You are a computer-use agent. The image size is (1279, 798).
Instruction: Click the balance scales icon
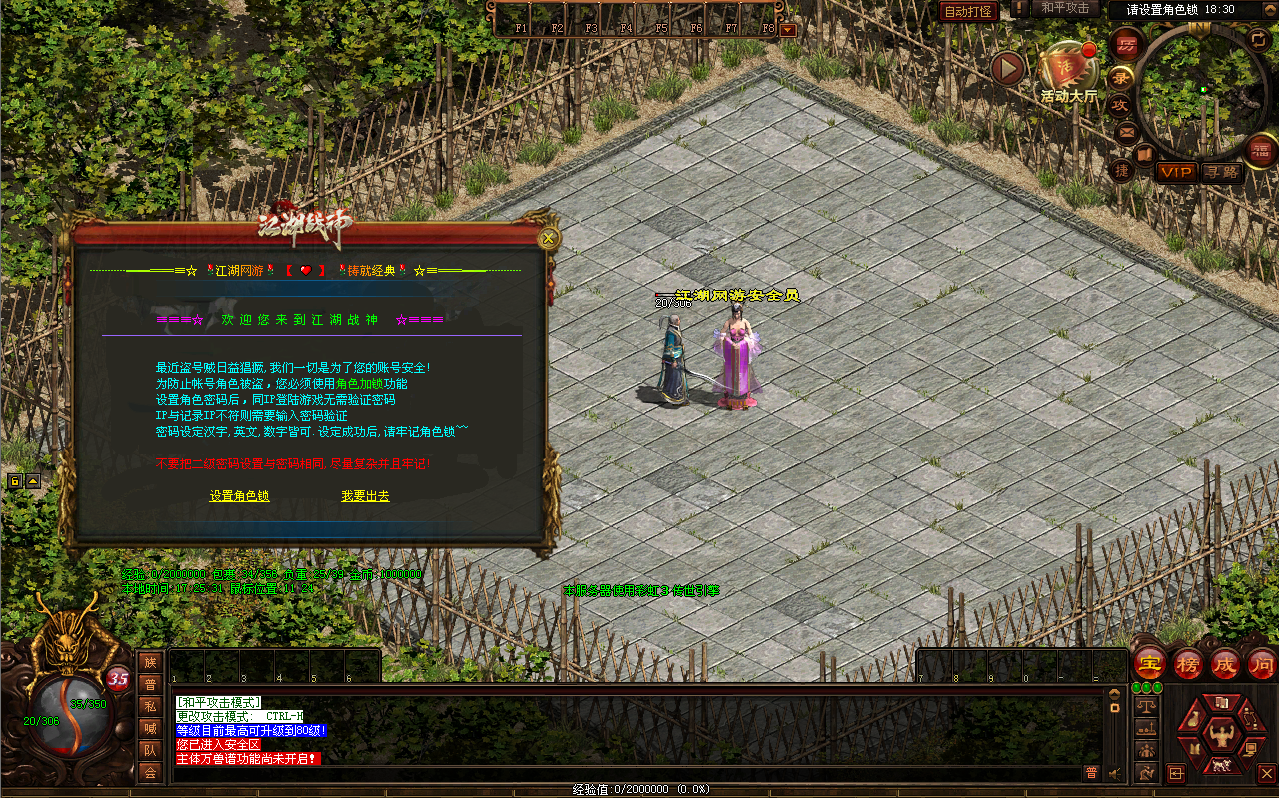[x=1147, y=706]
